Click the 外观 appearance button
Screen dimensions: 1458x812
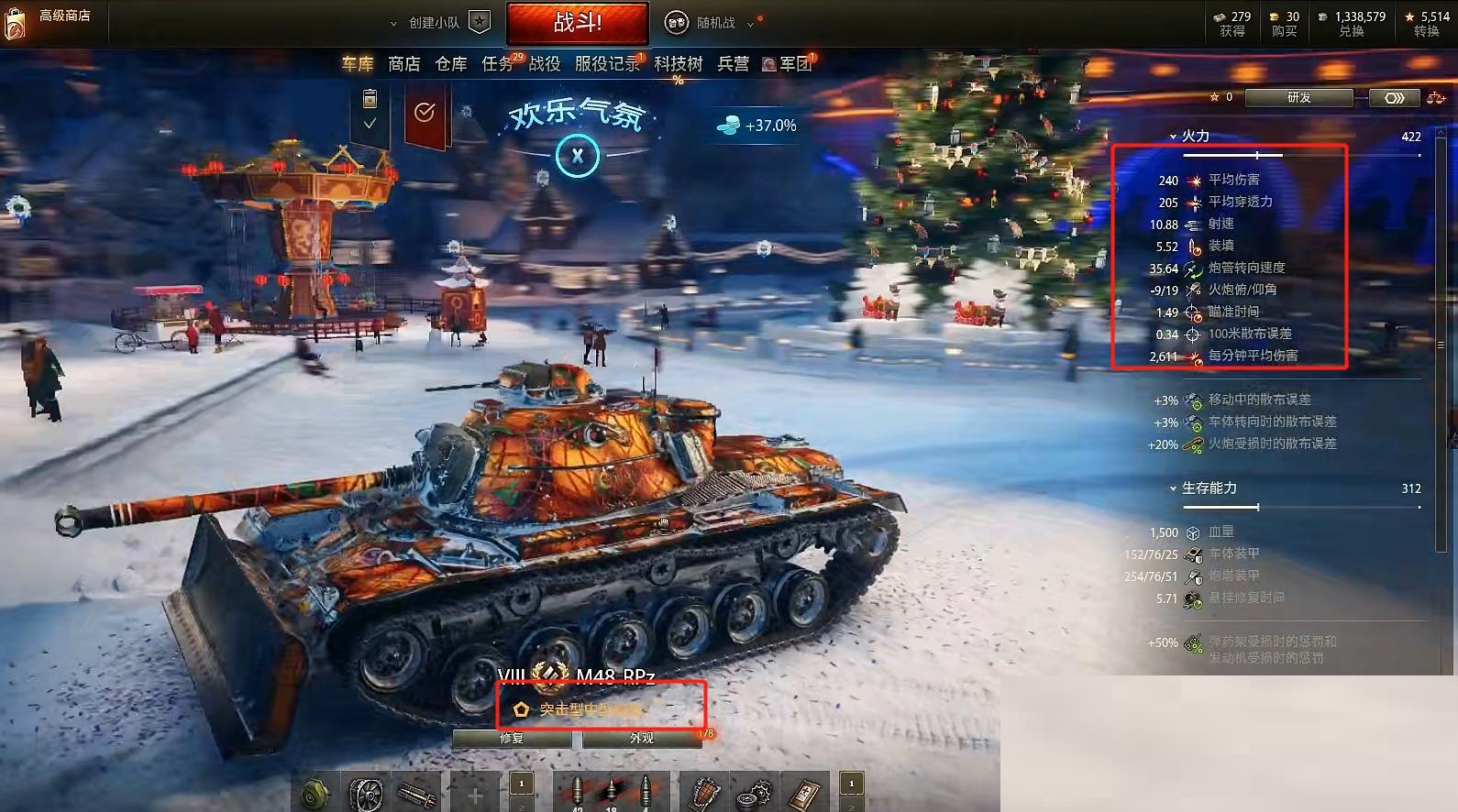point(642,739)
